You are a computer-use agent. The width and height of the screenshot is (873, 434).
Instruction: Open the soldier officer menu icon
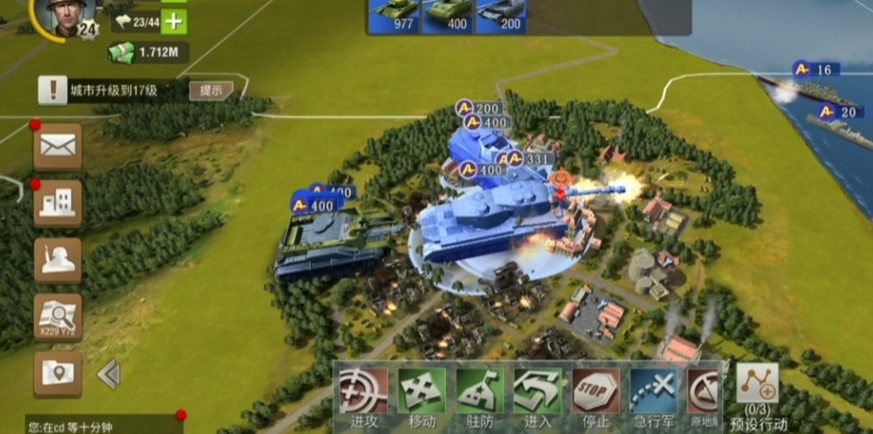tap(57, 260)
